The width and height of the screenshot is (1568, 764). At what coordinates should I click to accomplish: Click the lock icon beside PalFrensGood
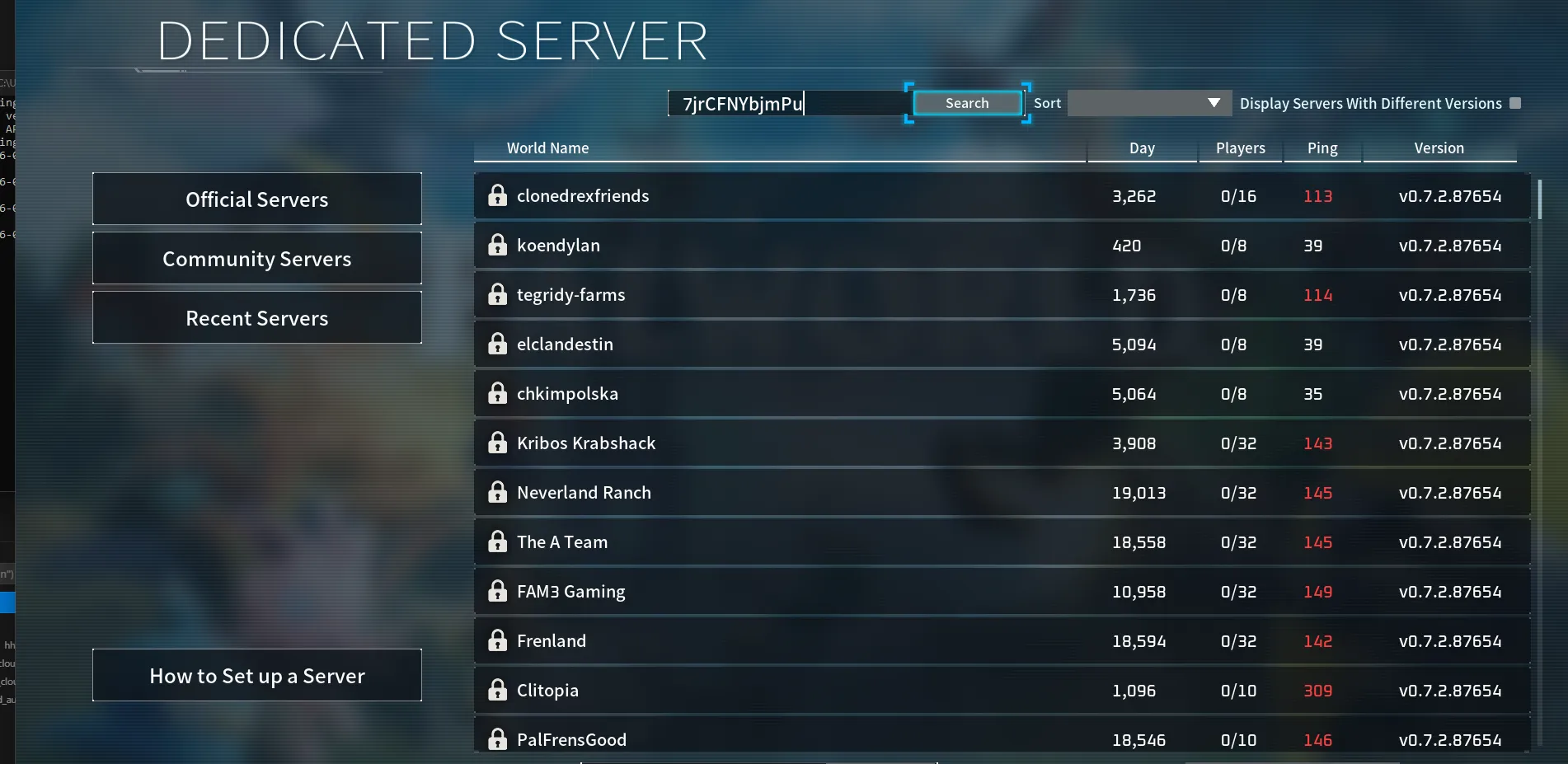point(498,739)
